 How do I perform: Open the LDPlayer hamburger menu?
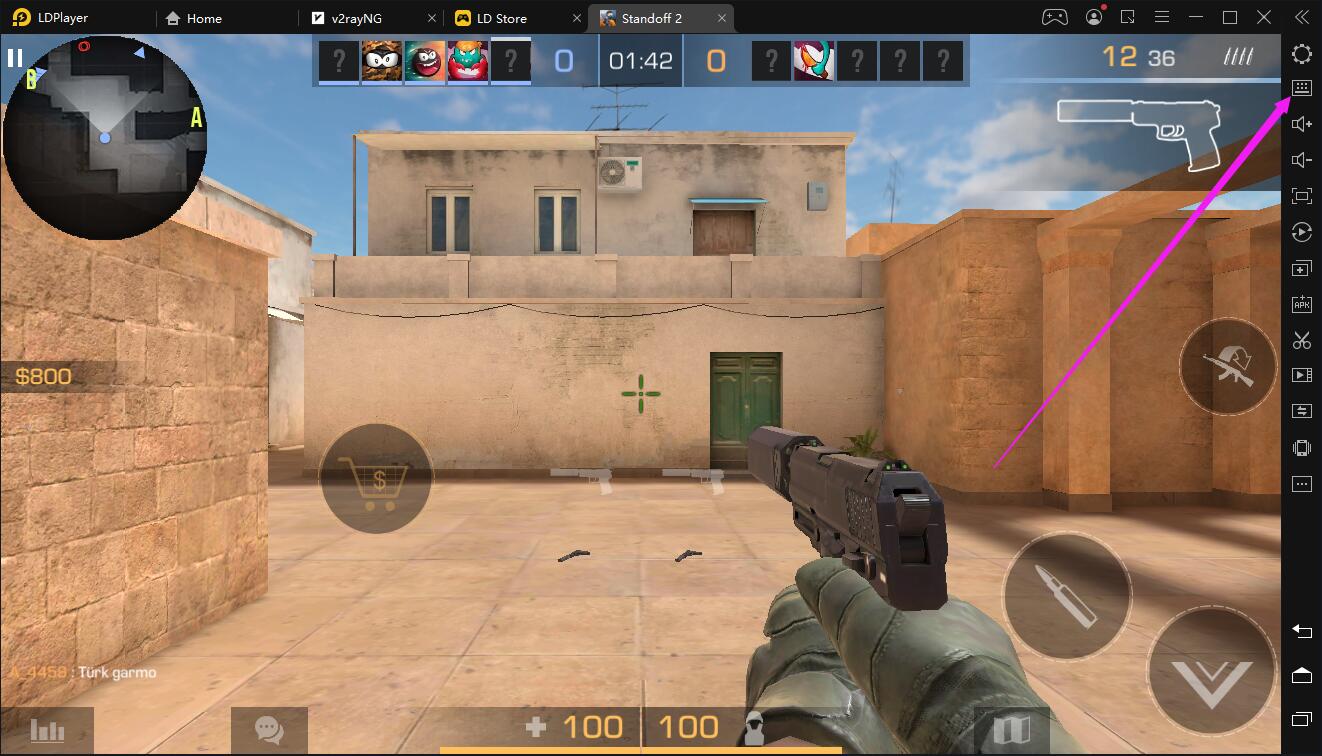click(1163, 17)
